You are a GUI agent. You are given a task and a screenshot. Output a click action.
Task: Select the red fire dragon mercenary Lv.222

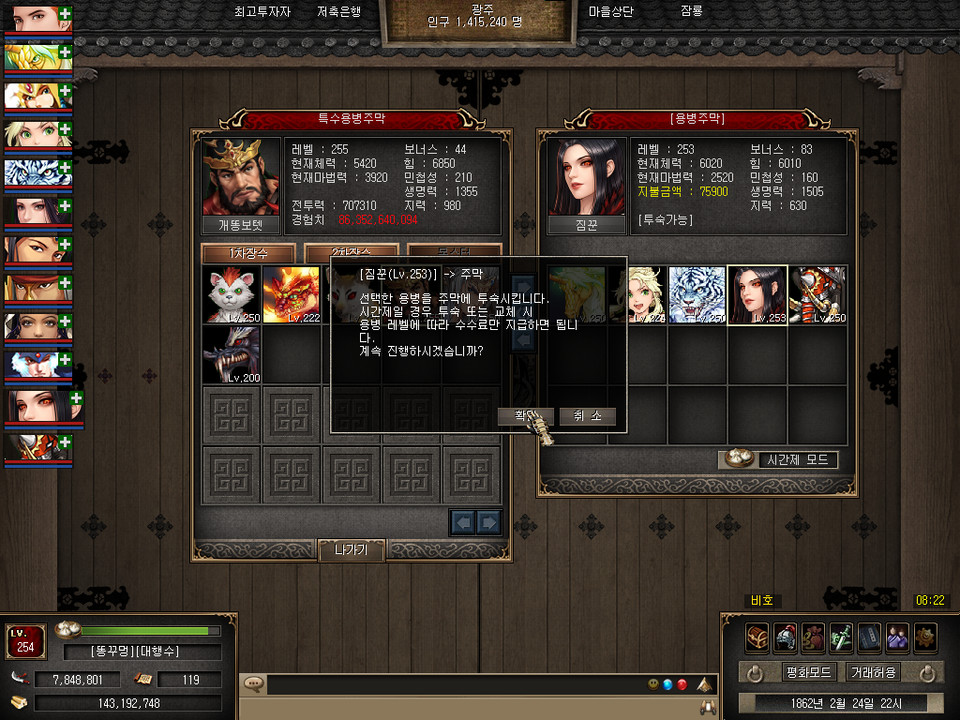coord(292,295)
